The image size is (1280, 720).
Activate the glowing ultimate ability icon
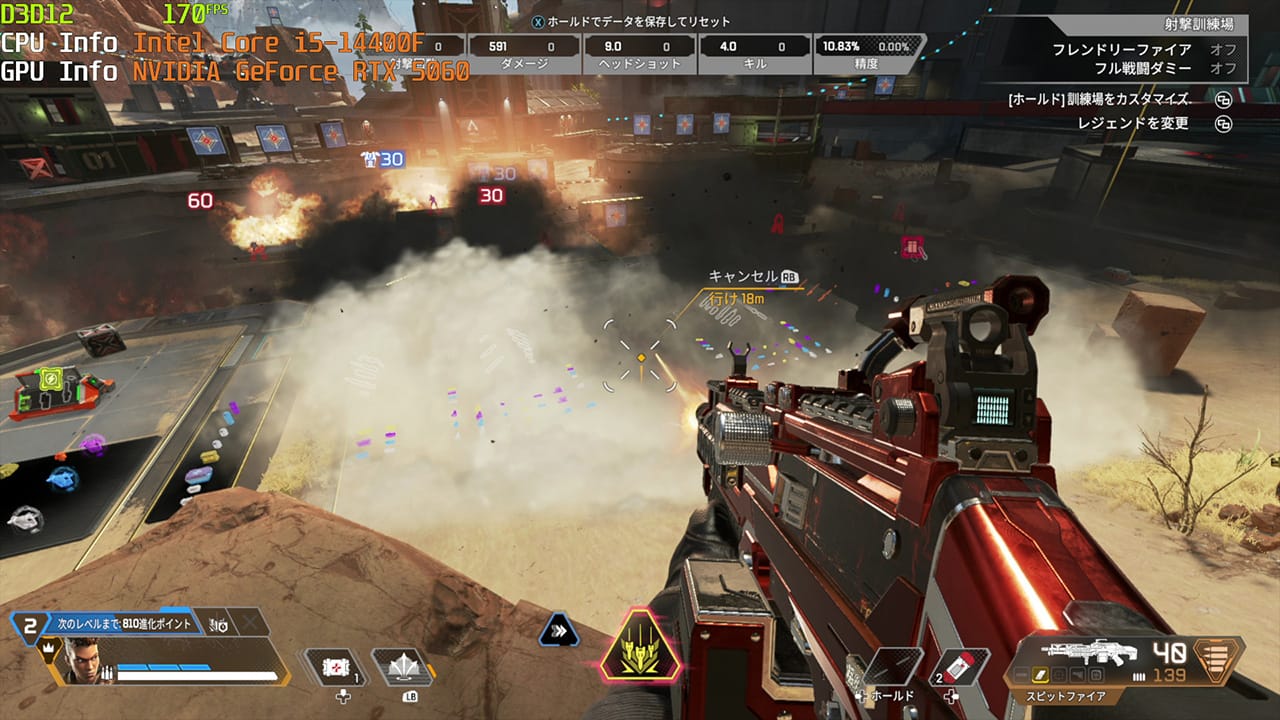(640, 645)
